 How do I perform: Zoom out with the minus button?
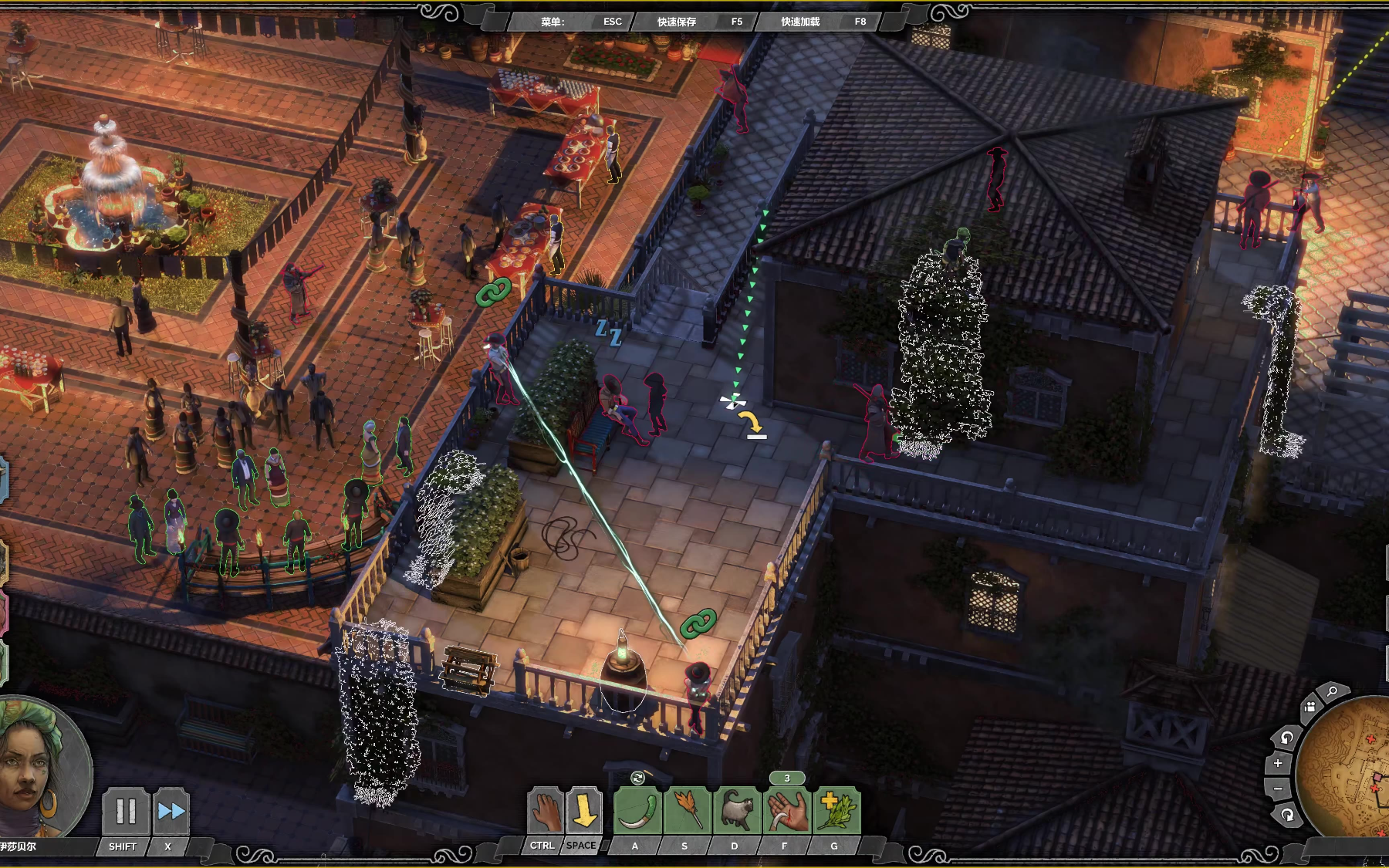(1278, 789)
